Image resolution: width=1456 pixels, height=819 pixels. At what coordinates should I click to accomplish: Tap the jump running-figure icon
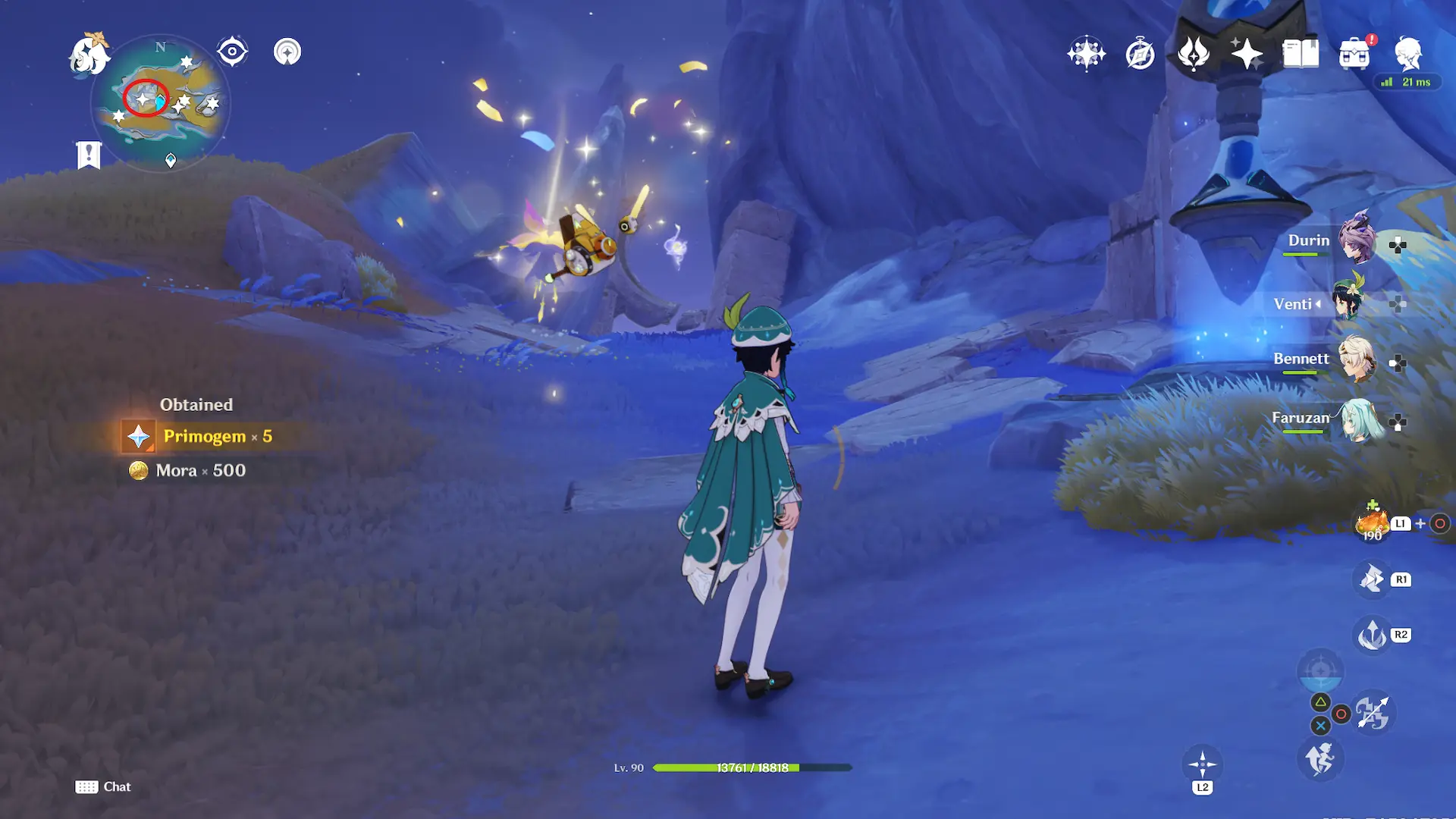pyautogui.click(x=1320, y=758)
